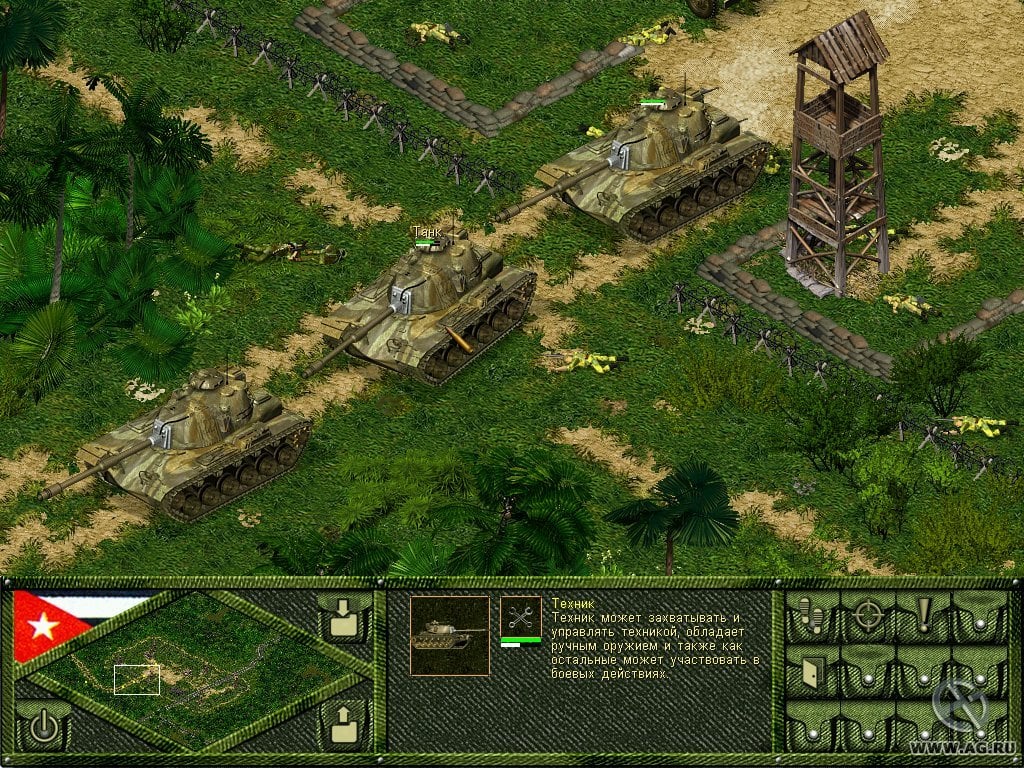1024x768 pixels.
Task: Open the power button menu
Action: [x=43, y=726]
